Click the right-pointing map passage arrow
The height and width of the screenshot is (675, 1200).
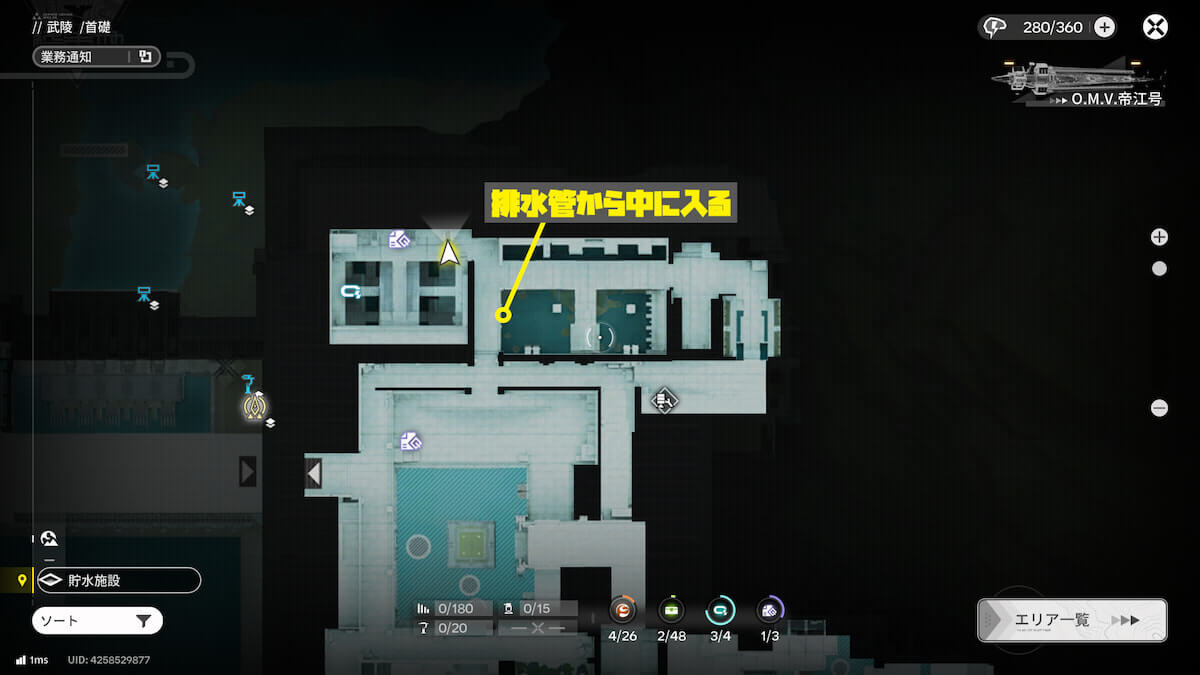[x=247, y=471]
